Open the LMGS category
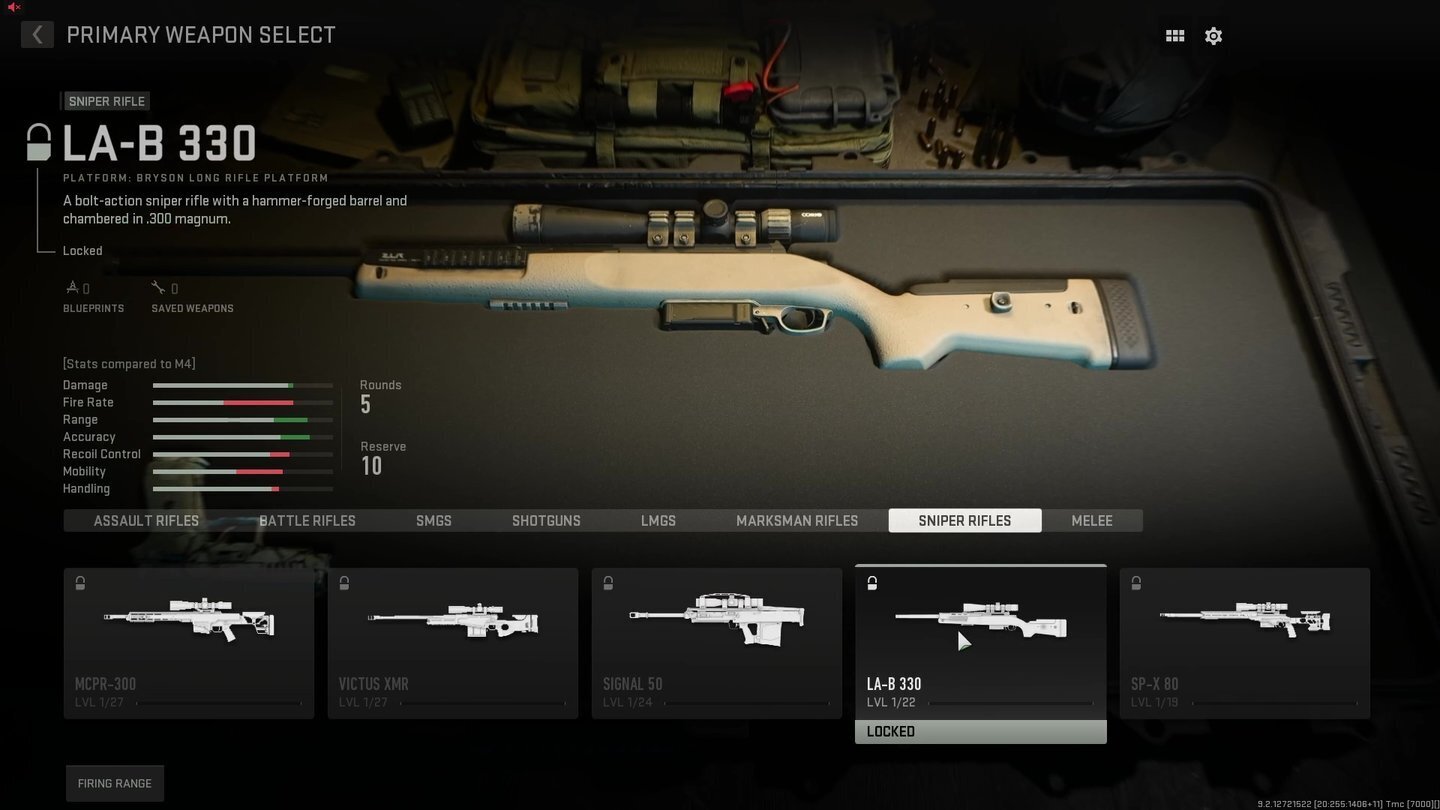Screen dimensions: 1440x810 [x=658, y=520]
